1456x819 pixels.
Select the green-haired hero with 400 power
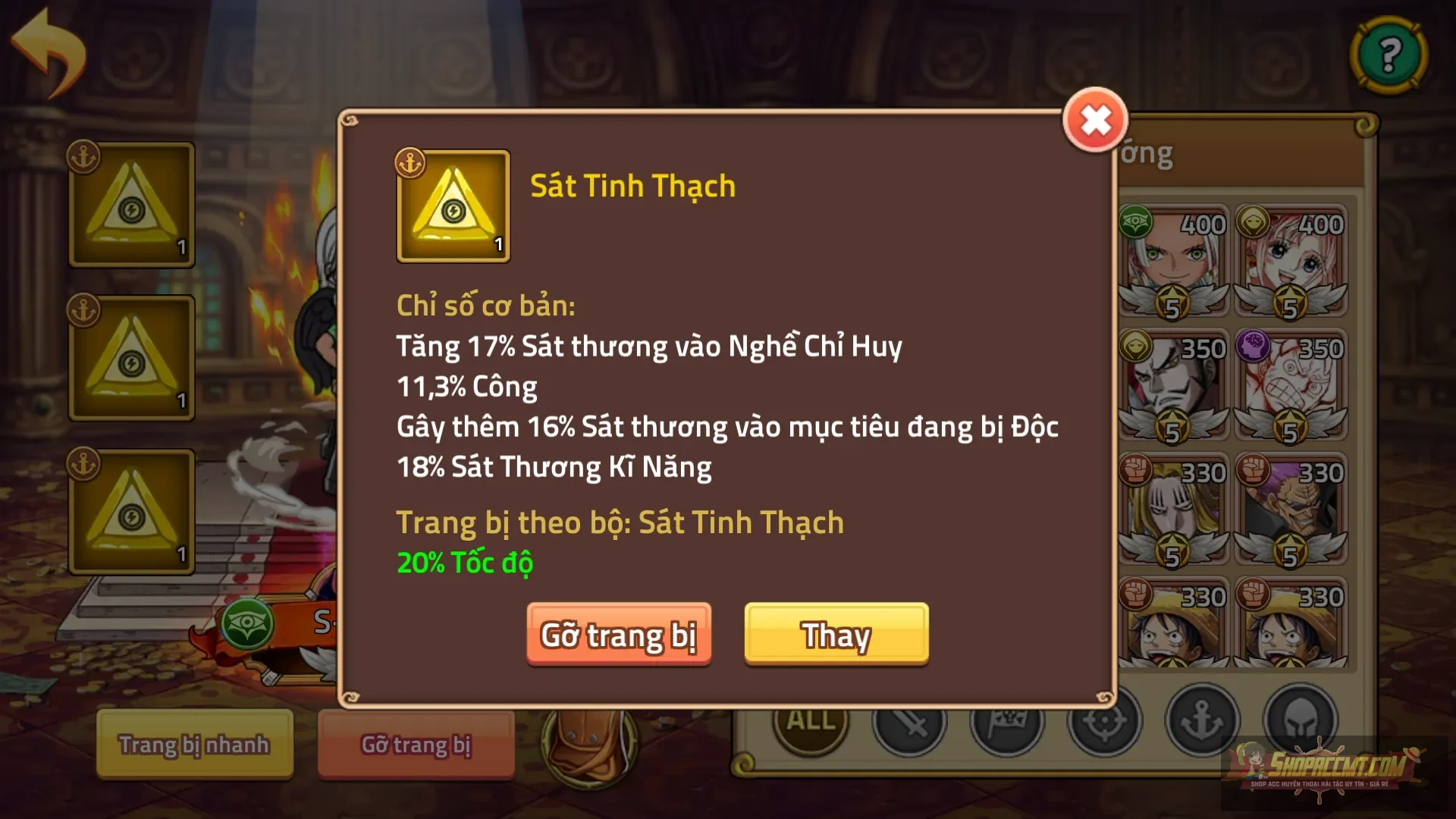[x=1173, y=260]
